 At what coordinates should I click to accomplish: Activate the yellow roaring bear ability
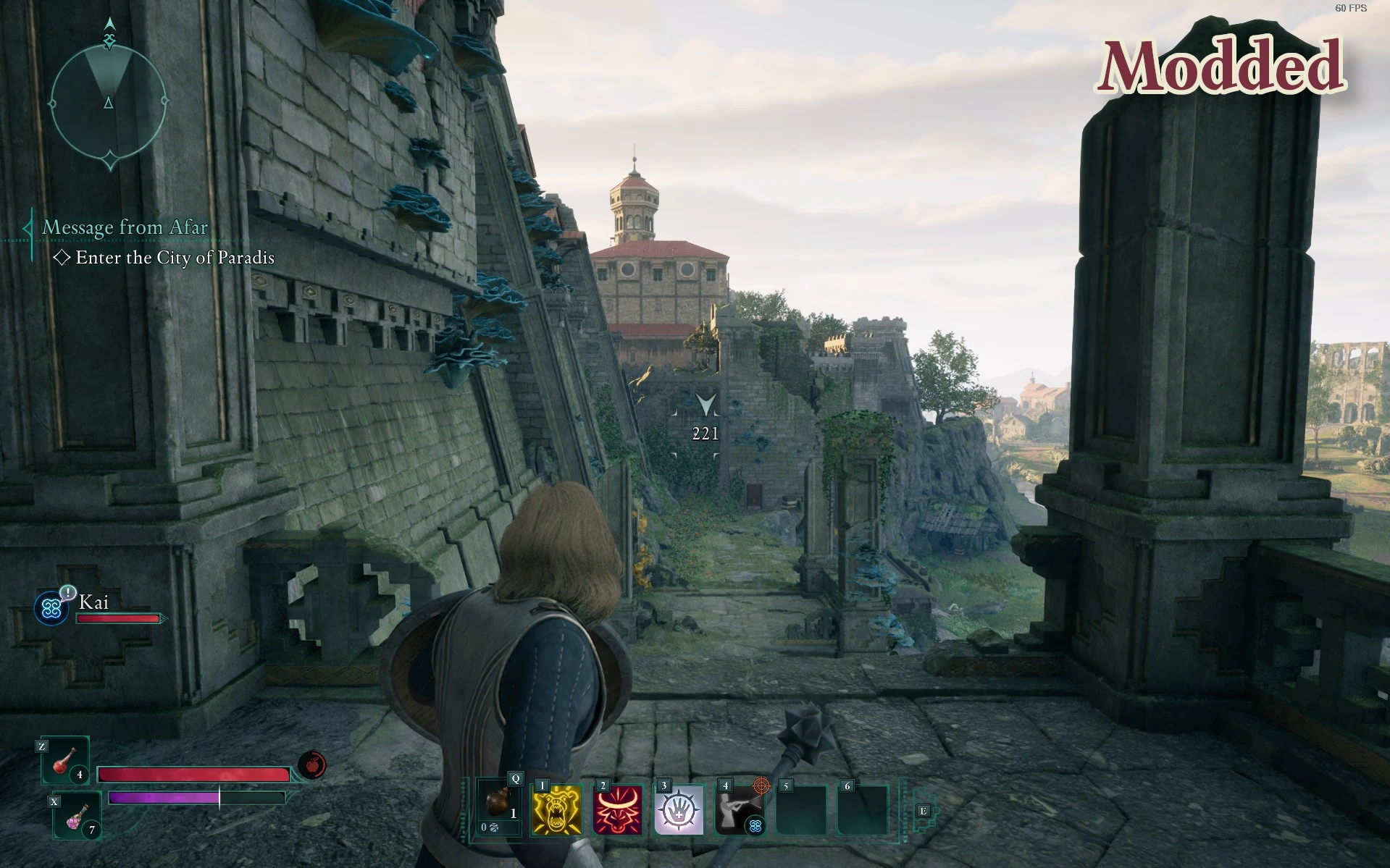[557, 810]
